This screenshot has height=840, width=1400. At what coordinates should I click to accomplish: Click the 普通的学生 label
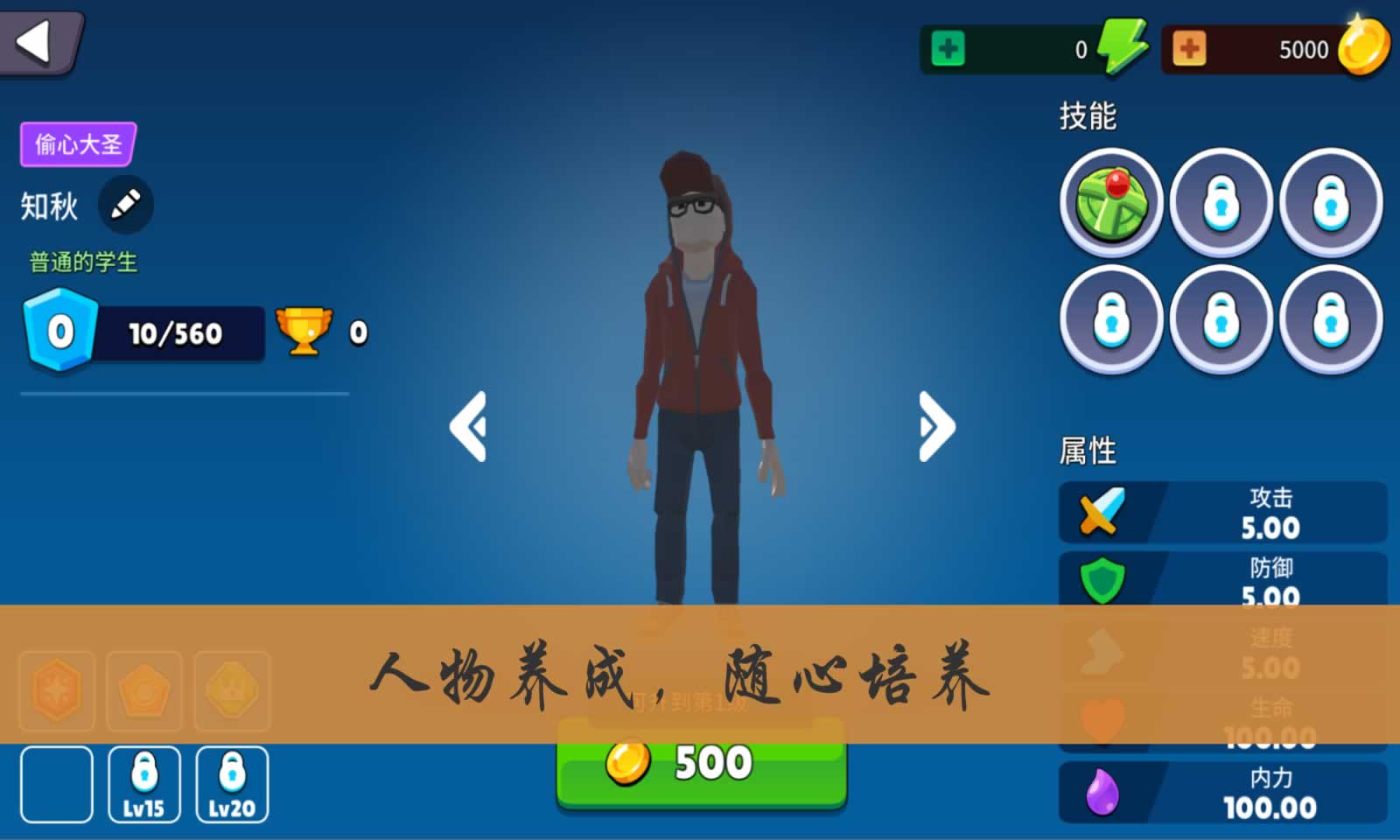coord(83,261)
